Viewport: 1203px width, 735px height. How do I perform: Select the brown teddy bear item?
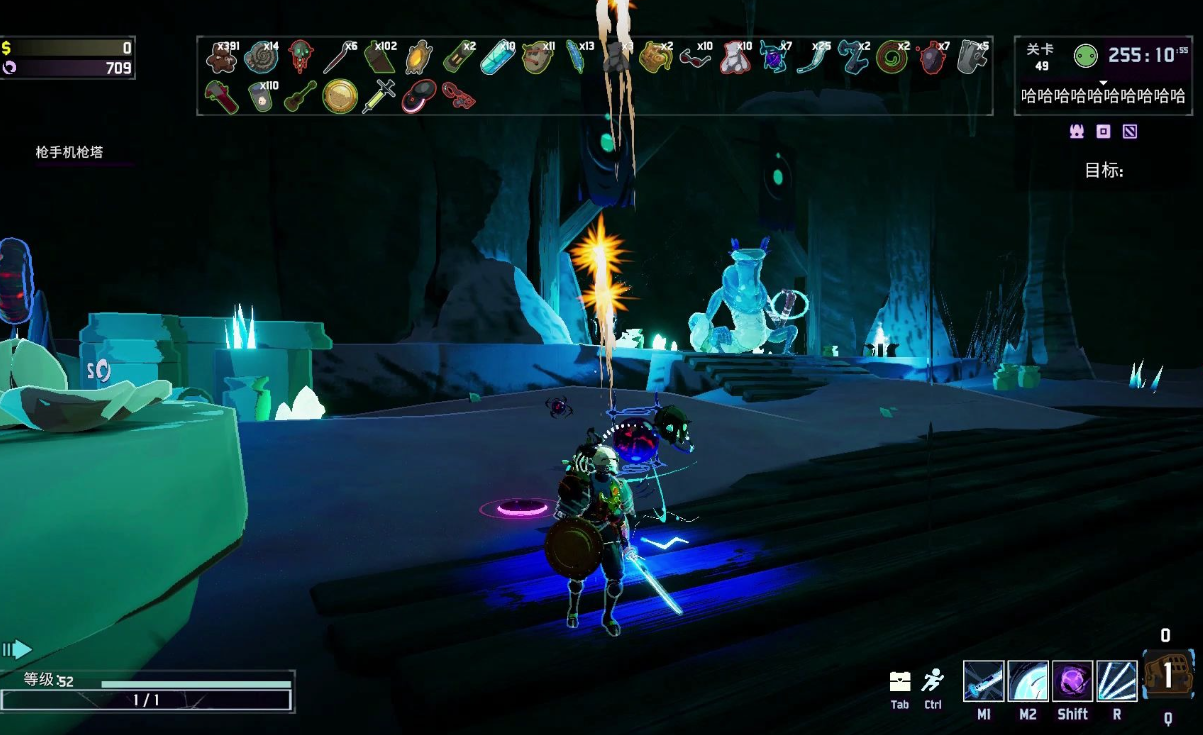tap(220, 58)
